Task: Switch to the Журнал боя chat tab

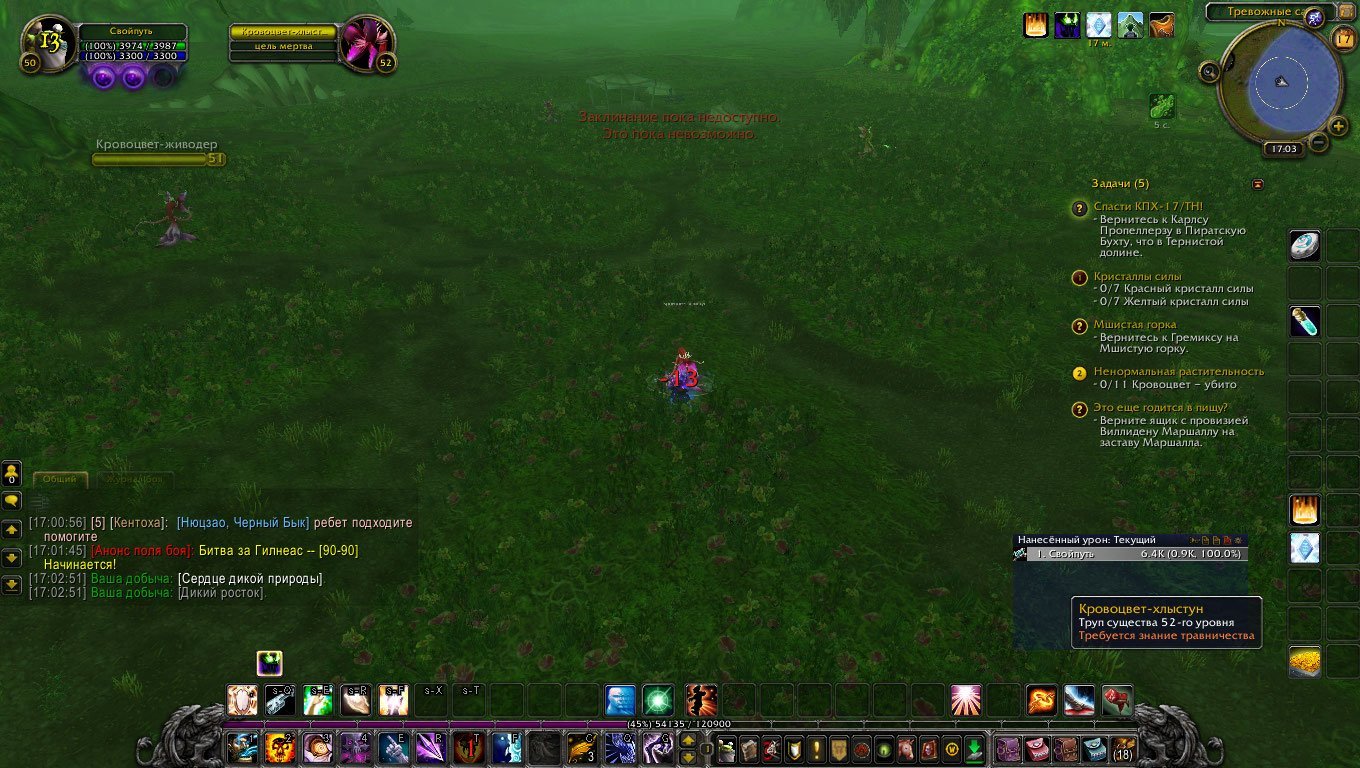Action: click(134, 480)
